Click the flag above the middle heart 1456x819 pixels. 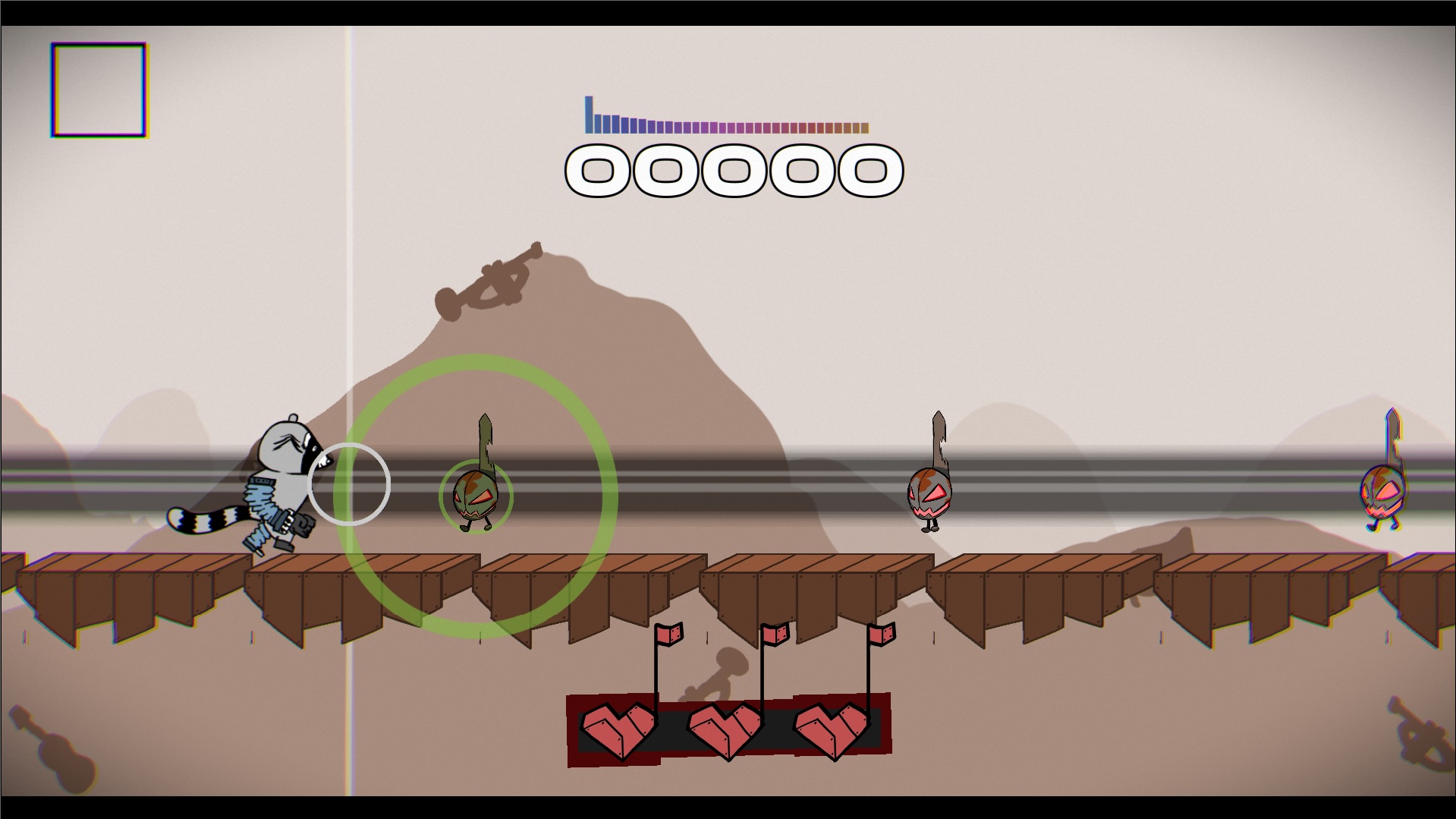[x=774, y=632]
